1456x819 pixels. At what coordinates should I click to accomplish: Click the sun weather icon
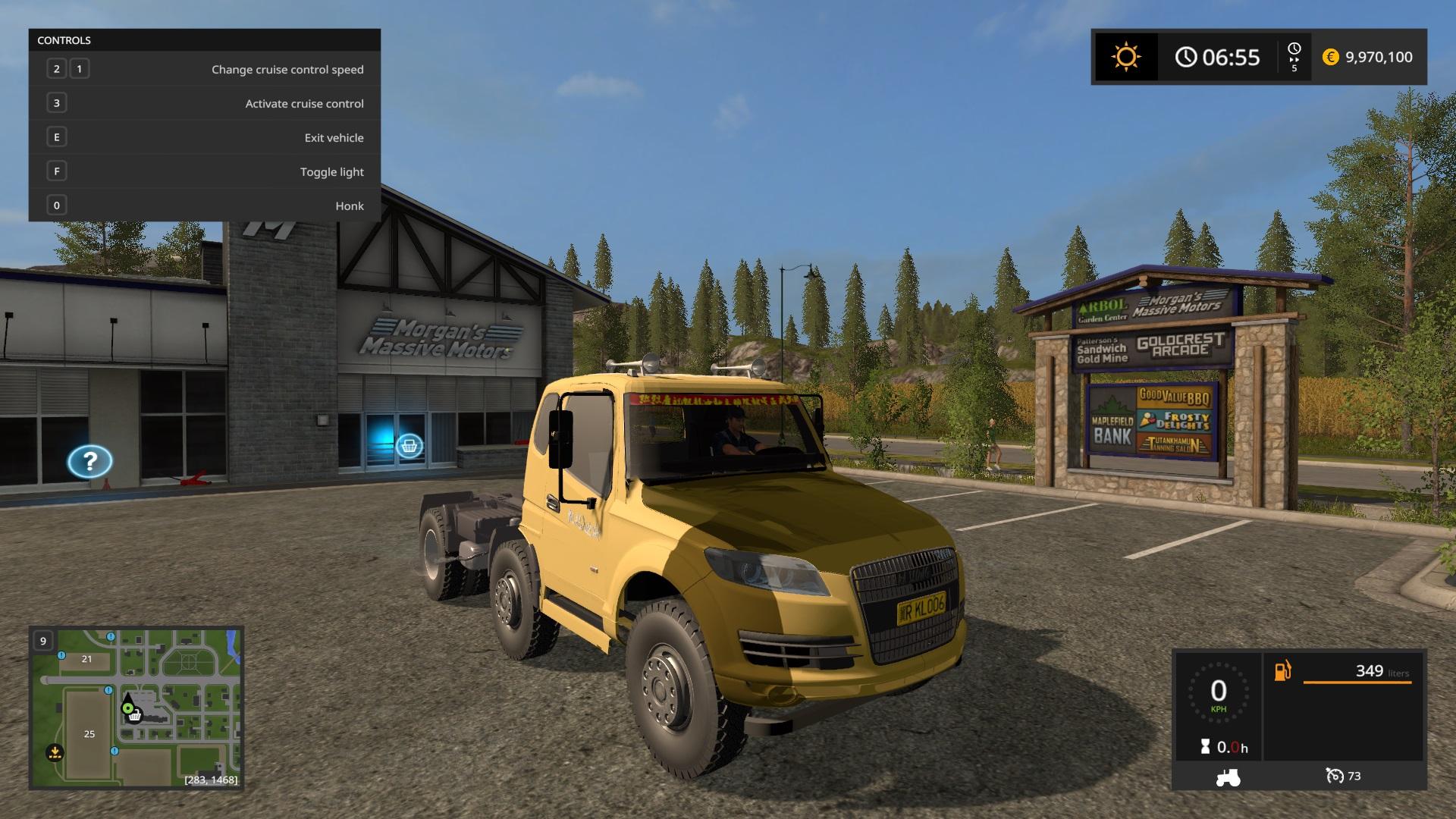[1125, 57]
